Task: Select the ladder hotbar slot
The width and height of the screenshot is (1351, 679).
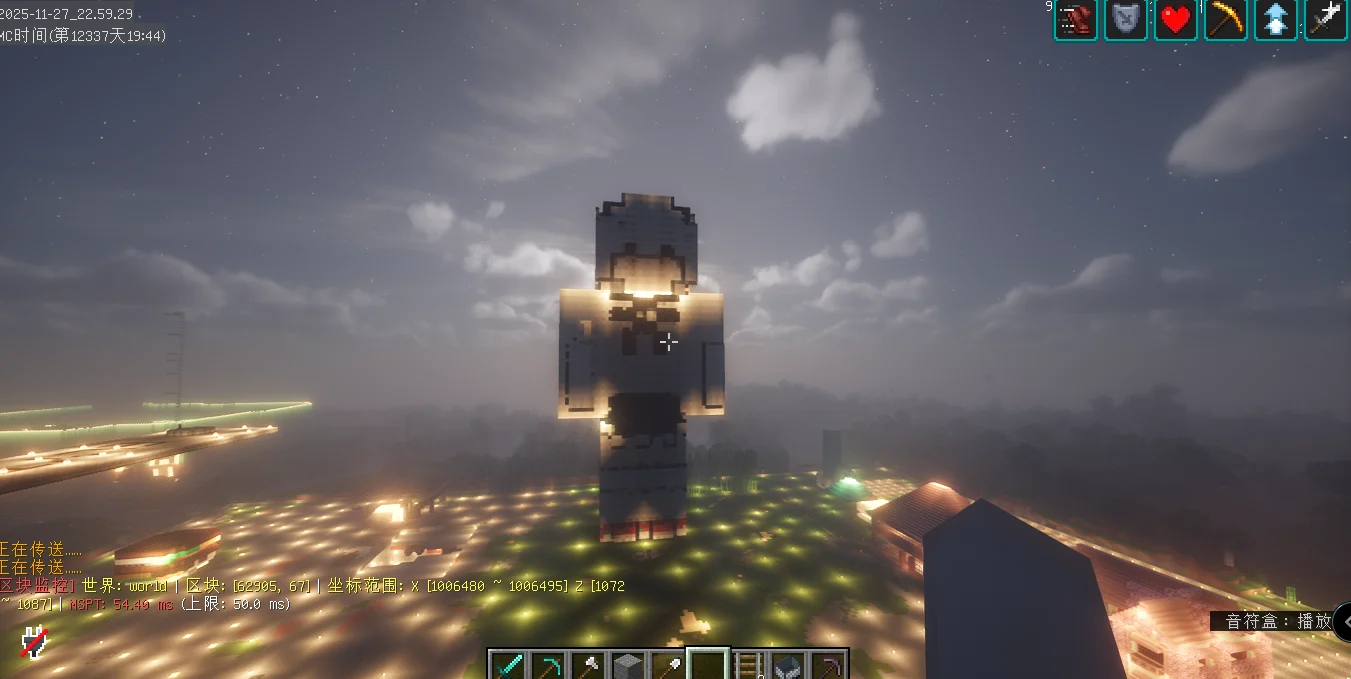Action: coord(748,665)
